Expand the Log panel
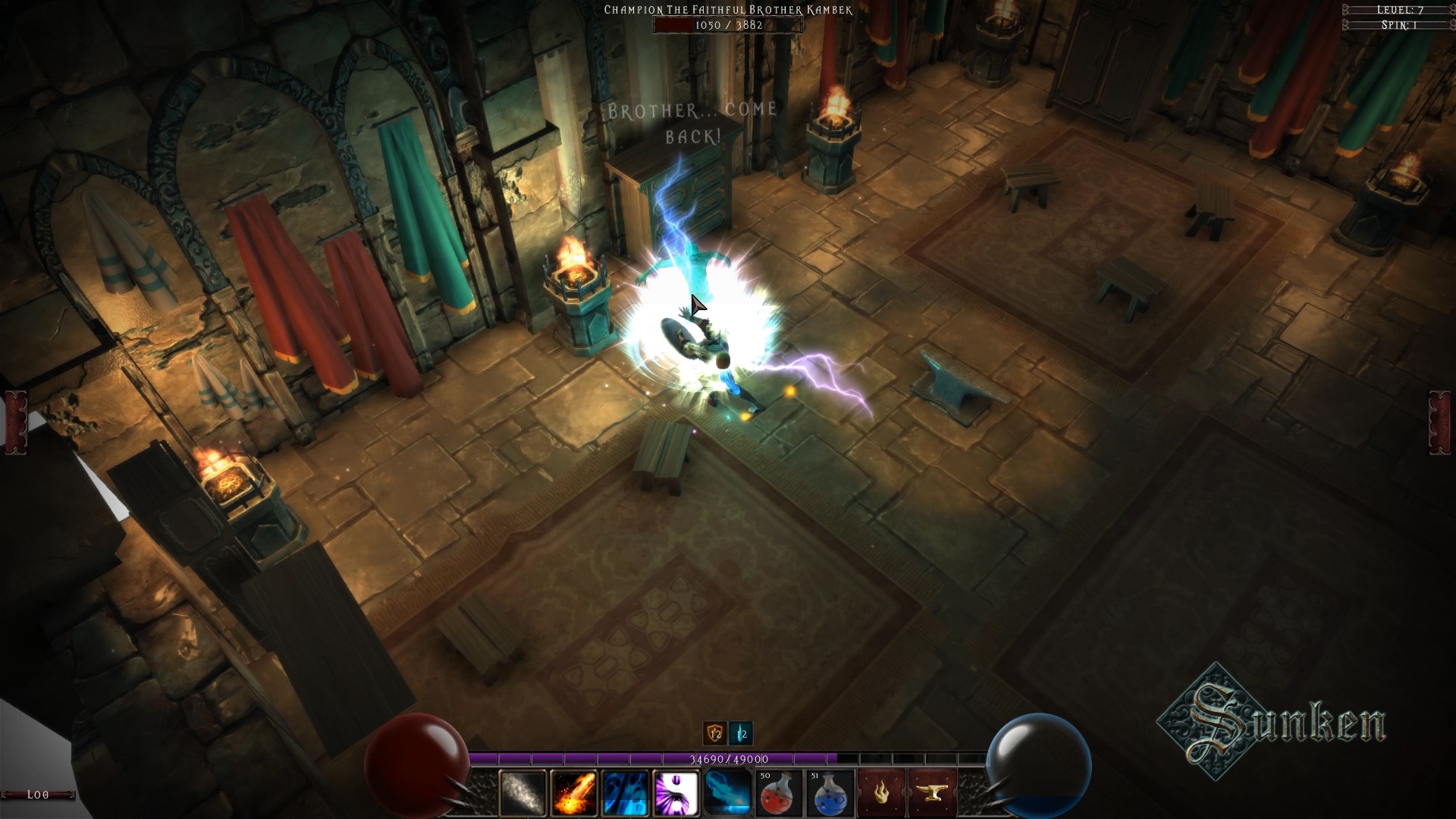The height and width of the screenshot is (819, 1456). [x=36, y=795]
